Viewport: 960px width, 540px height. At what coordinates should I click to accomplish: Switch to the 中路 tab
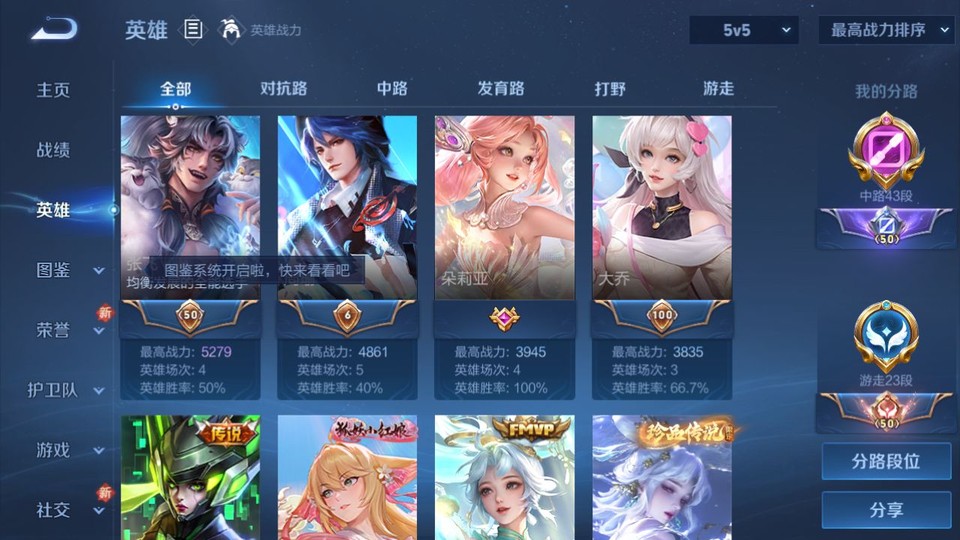(x=392, y=88)
